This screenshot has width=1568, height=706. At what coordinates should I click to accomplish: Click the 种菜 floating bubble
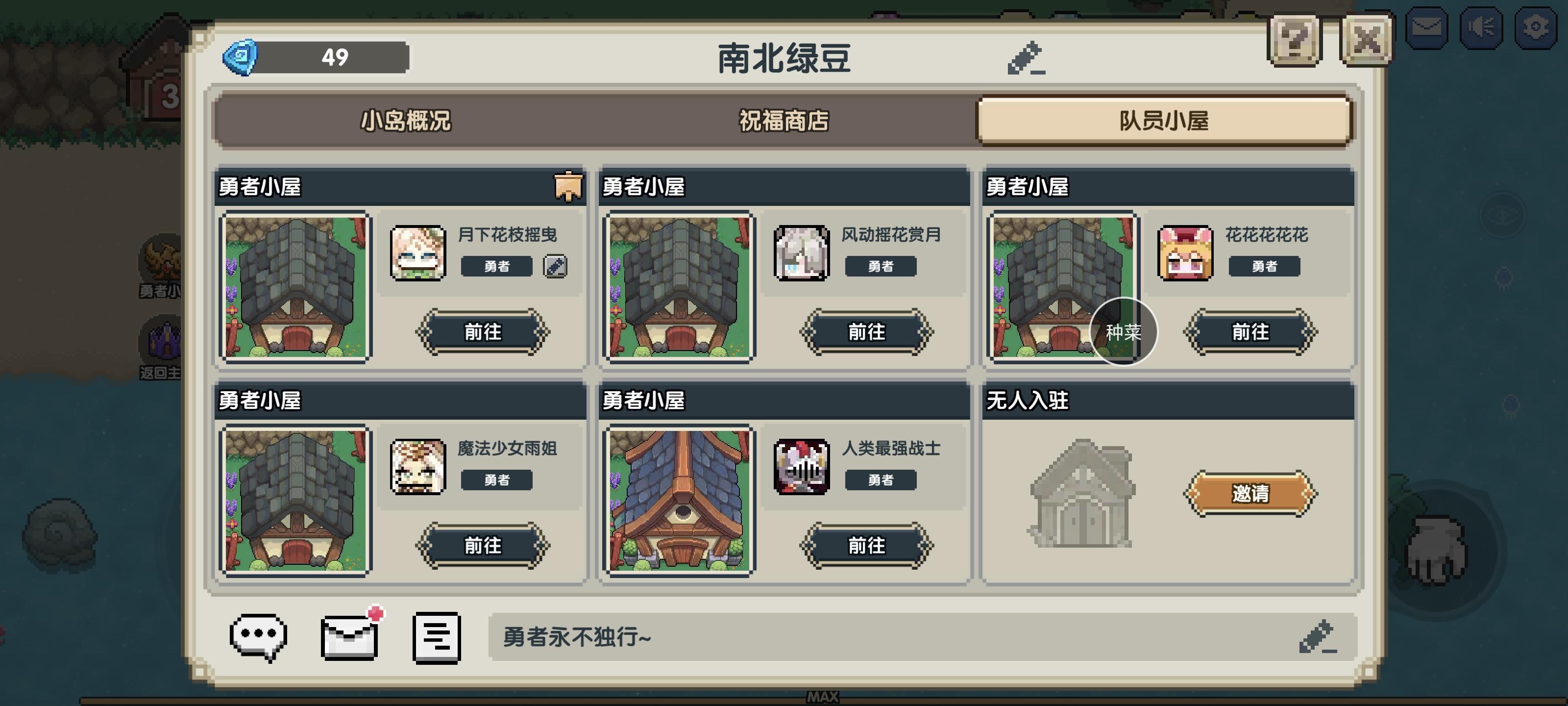pyautogui.click(x=1123, y=331)
